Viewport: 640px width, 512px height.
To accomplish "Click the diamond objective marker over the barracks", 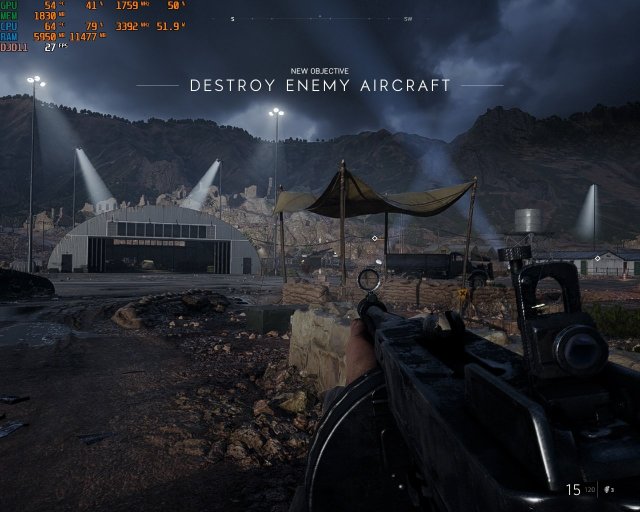I will coord(597,258).
